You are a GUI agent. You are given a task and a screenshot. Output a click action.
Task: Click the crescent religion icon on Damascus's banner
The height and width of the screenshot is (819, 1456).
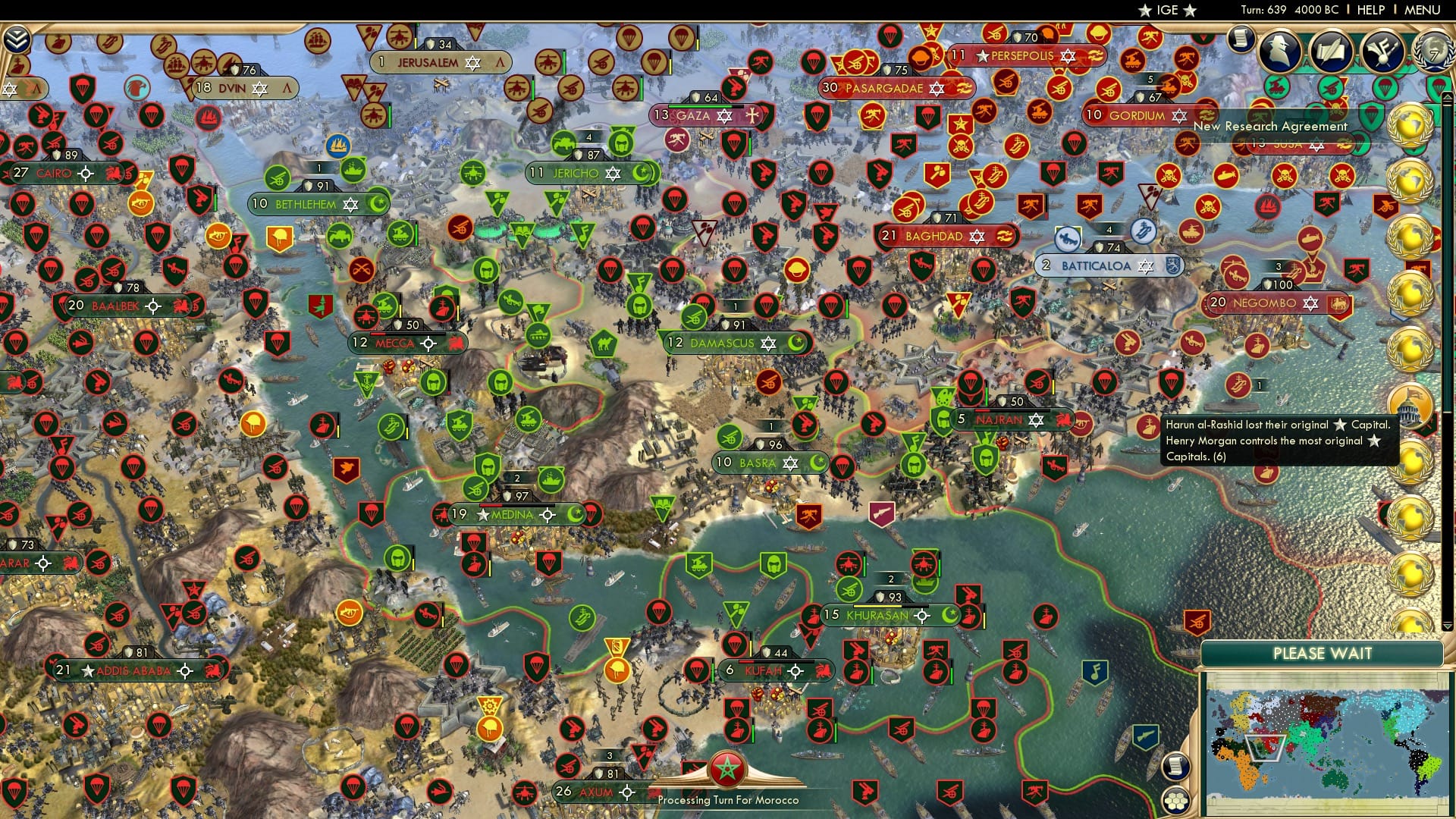(x=796, y=343)
